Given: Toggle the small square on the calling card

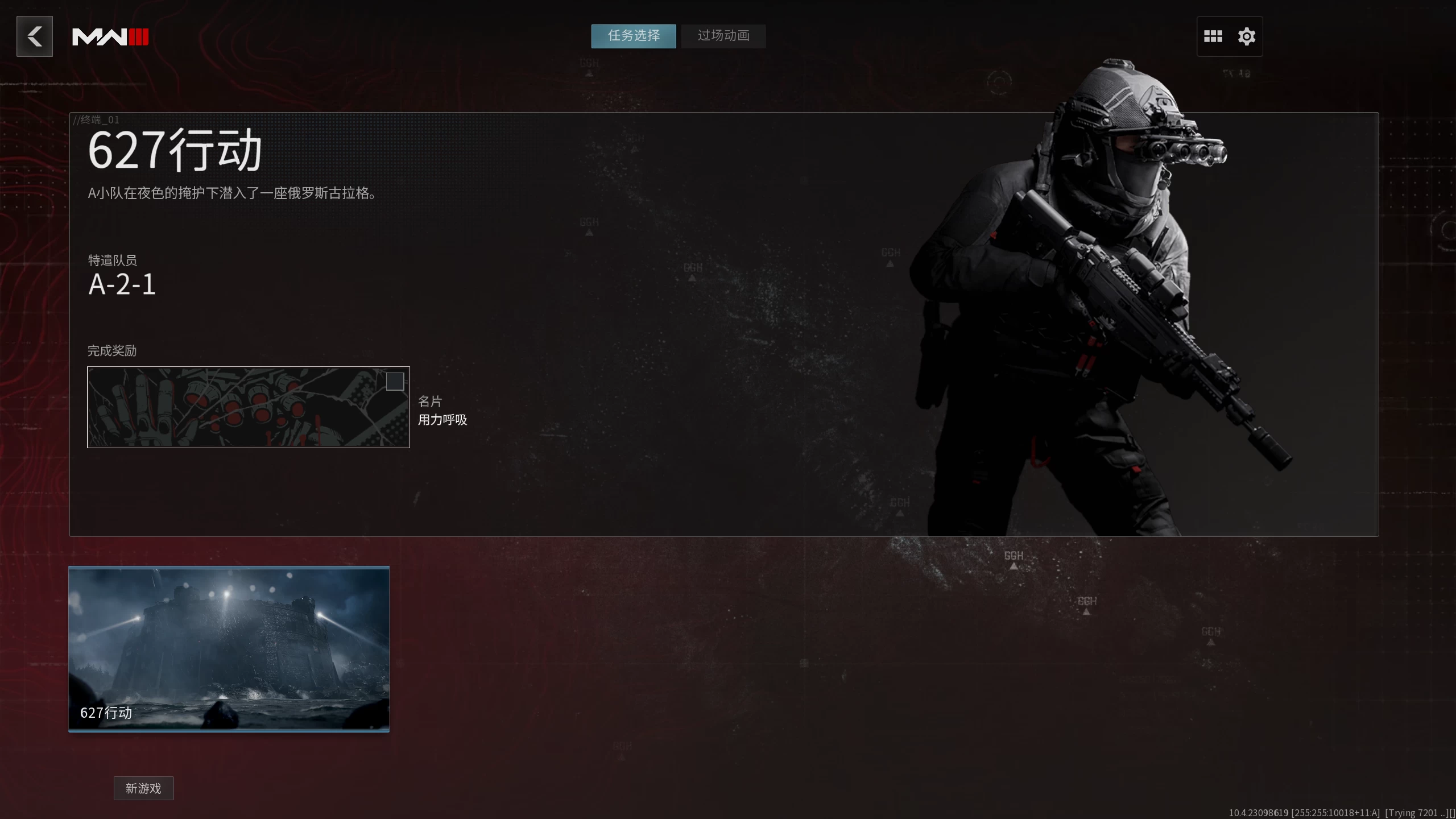Looking at the screenshot, I should point(395,382).
